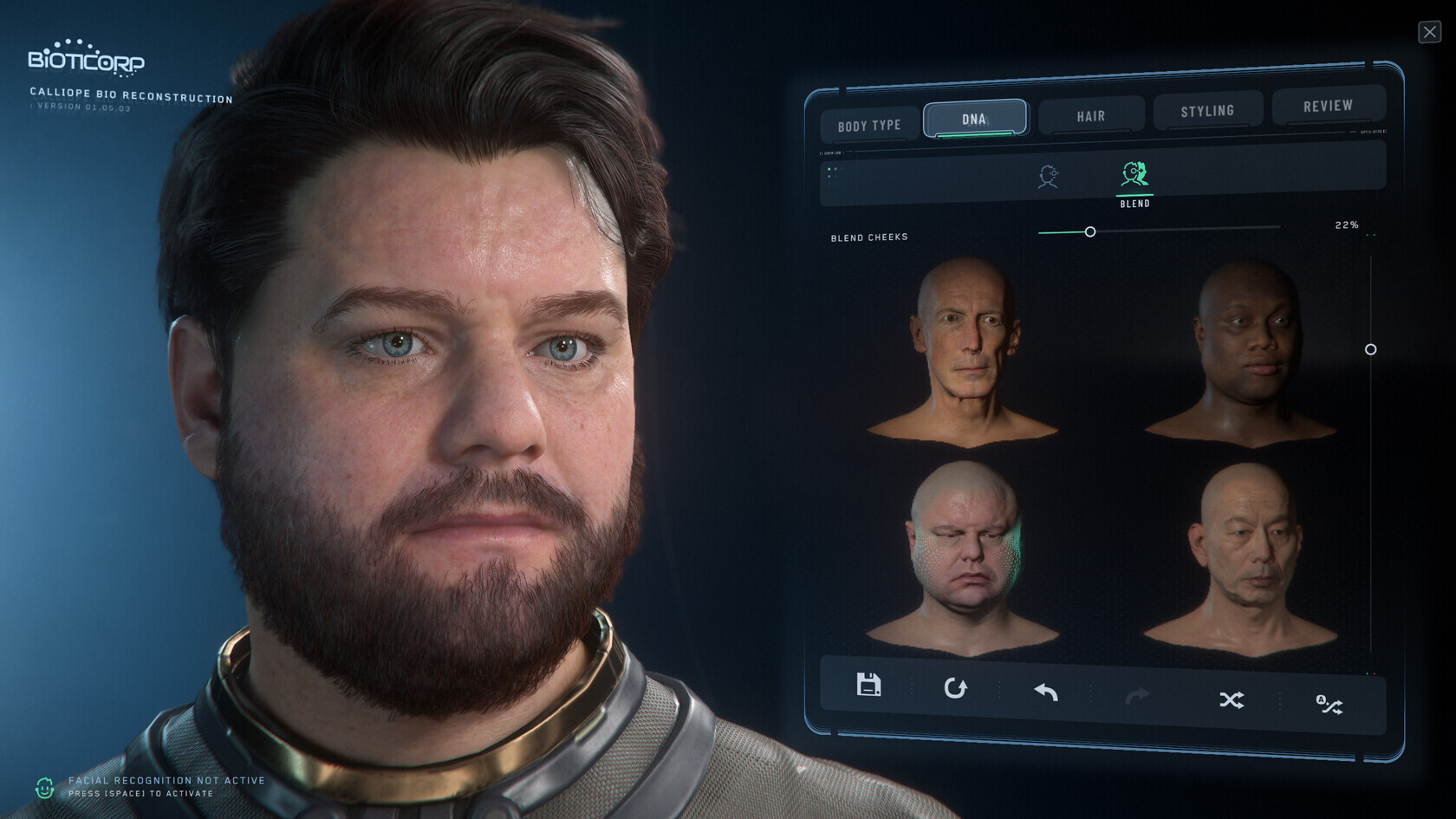Choose the round-faced head with highlighted cheeks

[x=964, y=556]
